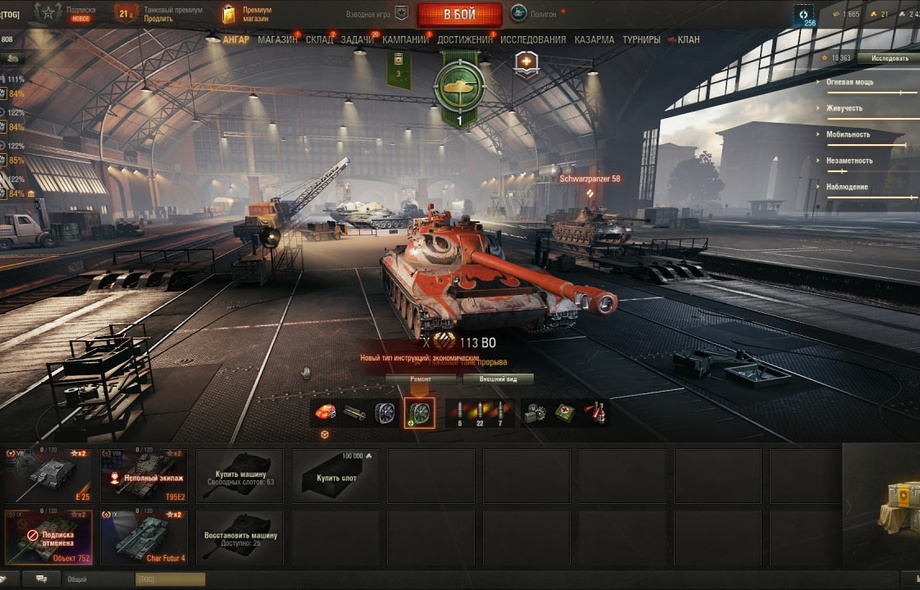
Task: Click Купить слот (Buy slot) tile
Action: pyautogui.click(x=335, y=475)
